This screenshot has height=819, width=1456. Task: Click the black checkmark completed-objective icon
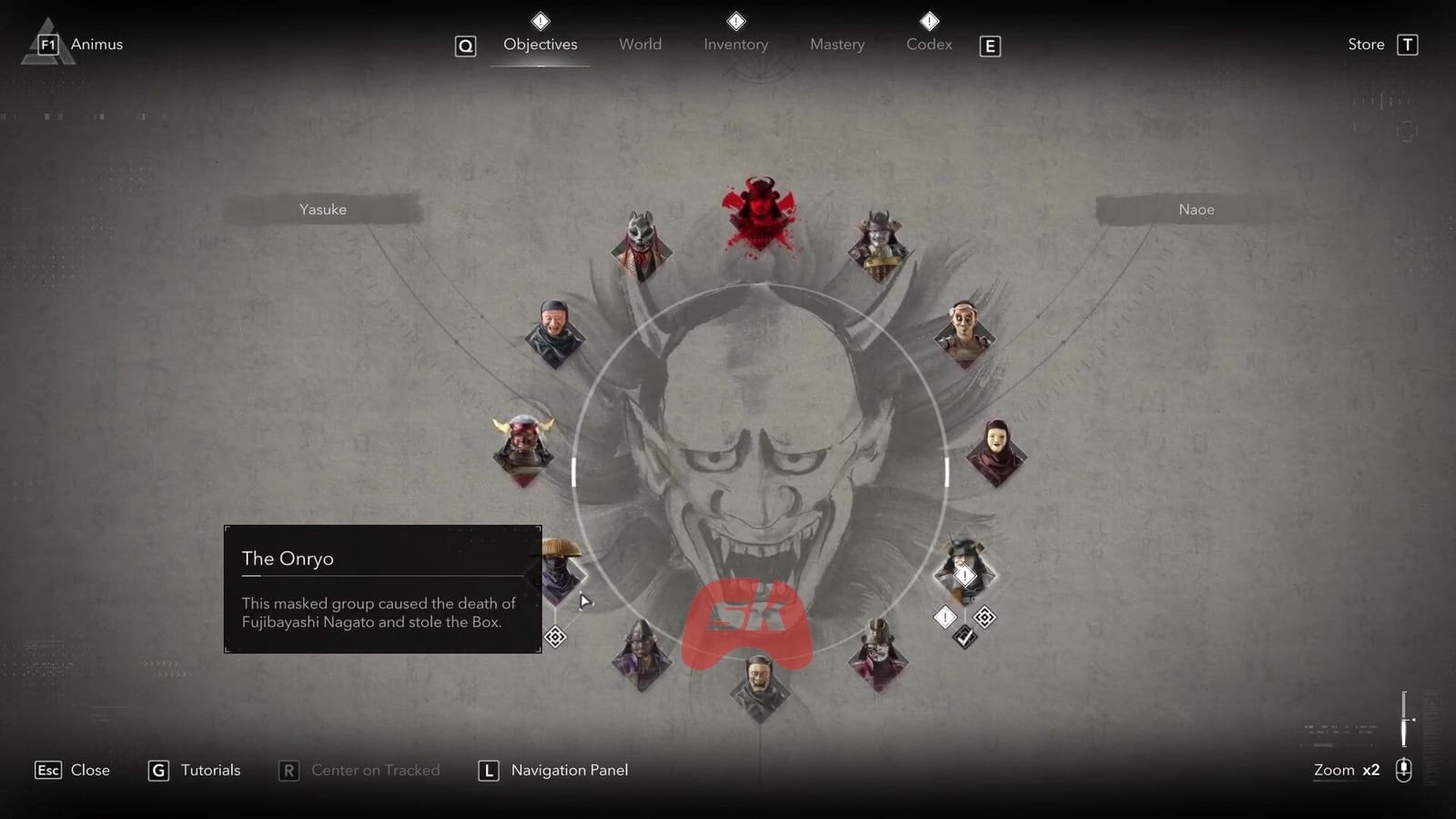tap(964, 637)
